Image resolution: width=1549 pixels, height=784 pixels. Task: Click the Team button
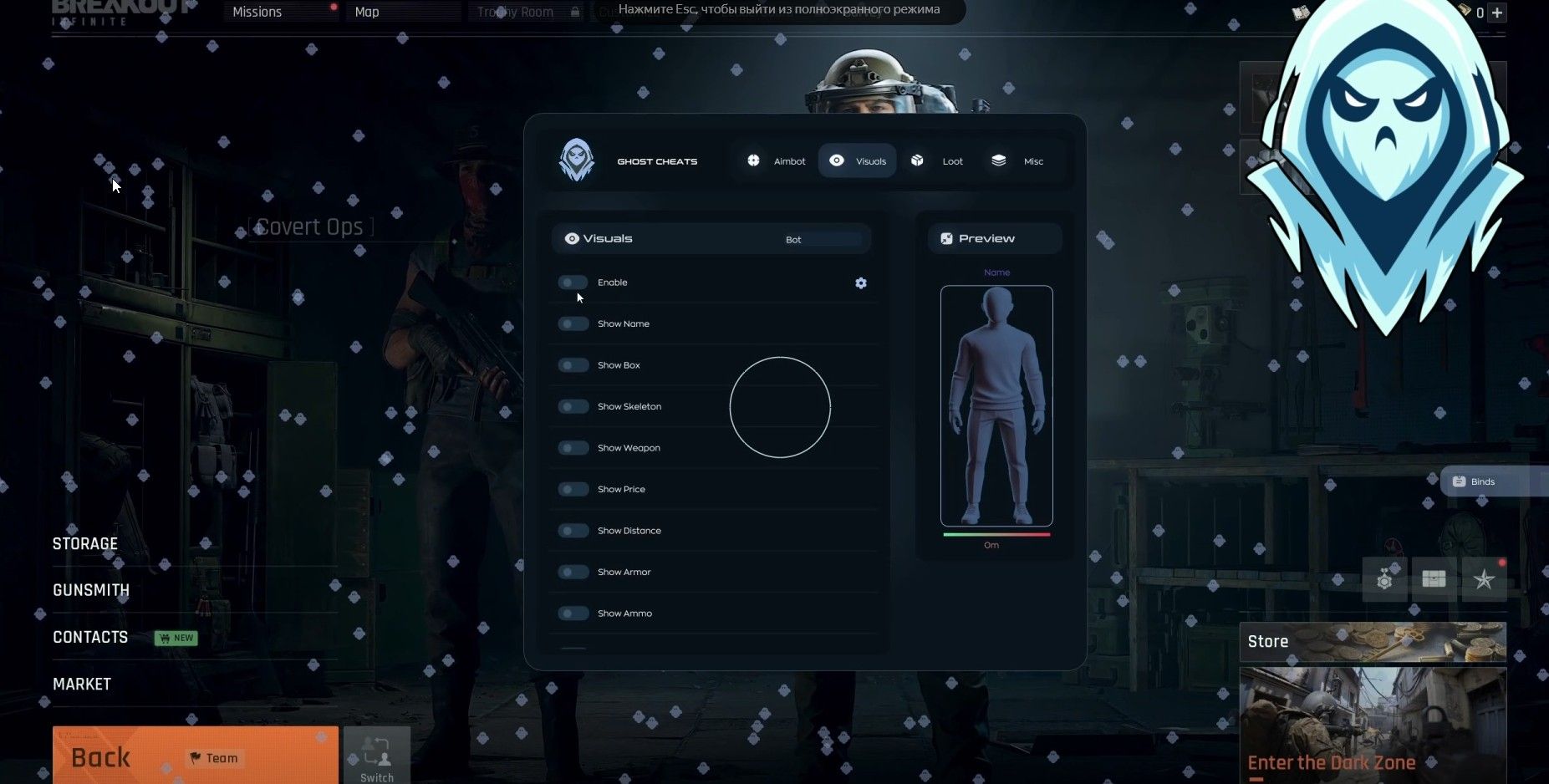pyautogui.click(x=214, y=758)
